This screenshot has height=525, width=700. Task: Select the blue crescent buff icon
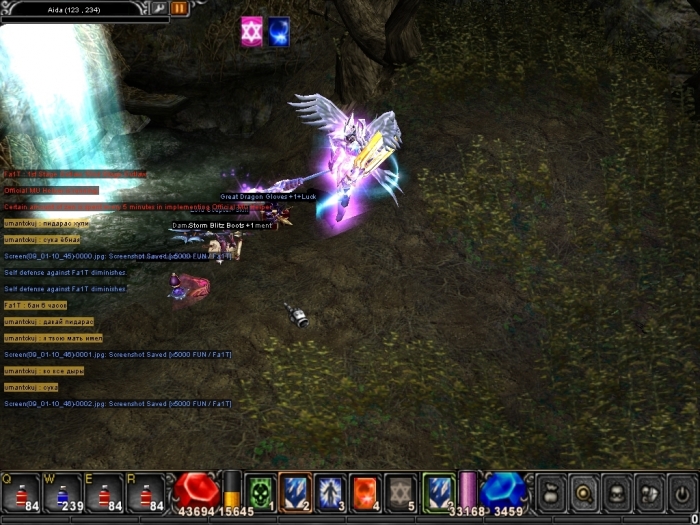(x=279, y=32)
